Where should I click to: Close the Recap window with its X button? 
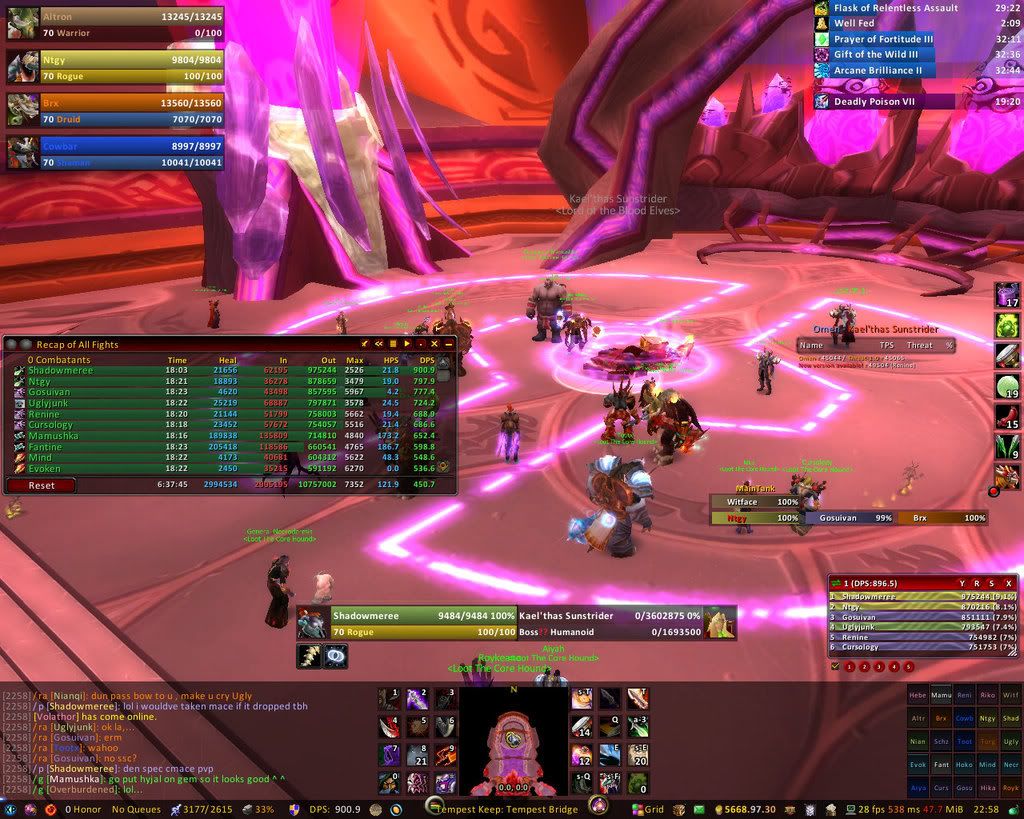tap(449, 344)
